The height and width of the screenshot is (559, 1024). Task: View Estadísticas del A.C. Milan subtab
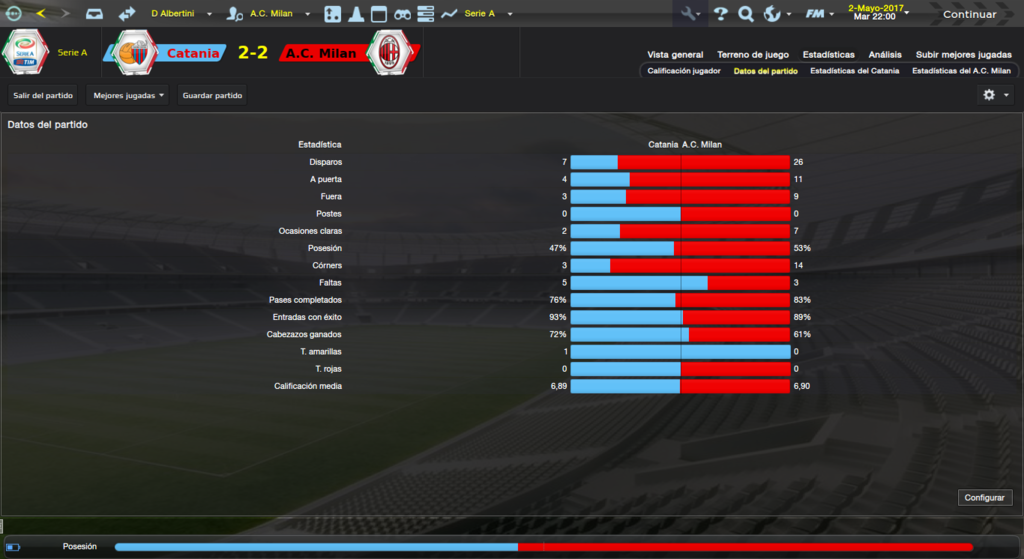point(961,71)
